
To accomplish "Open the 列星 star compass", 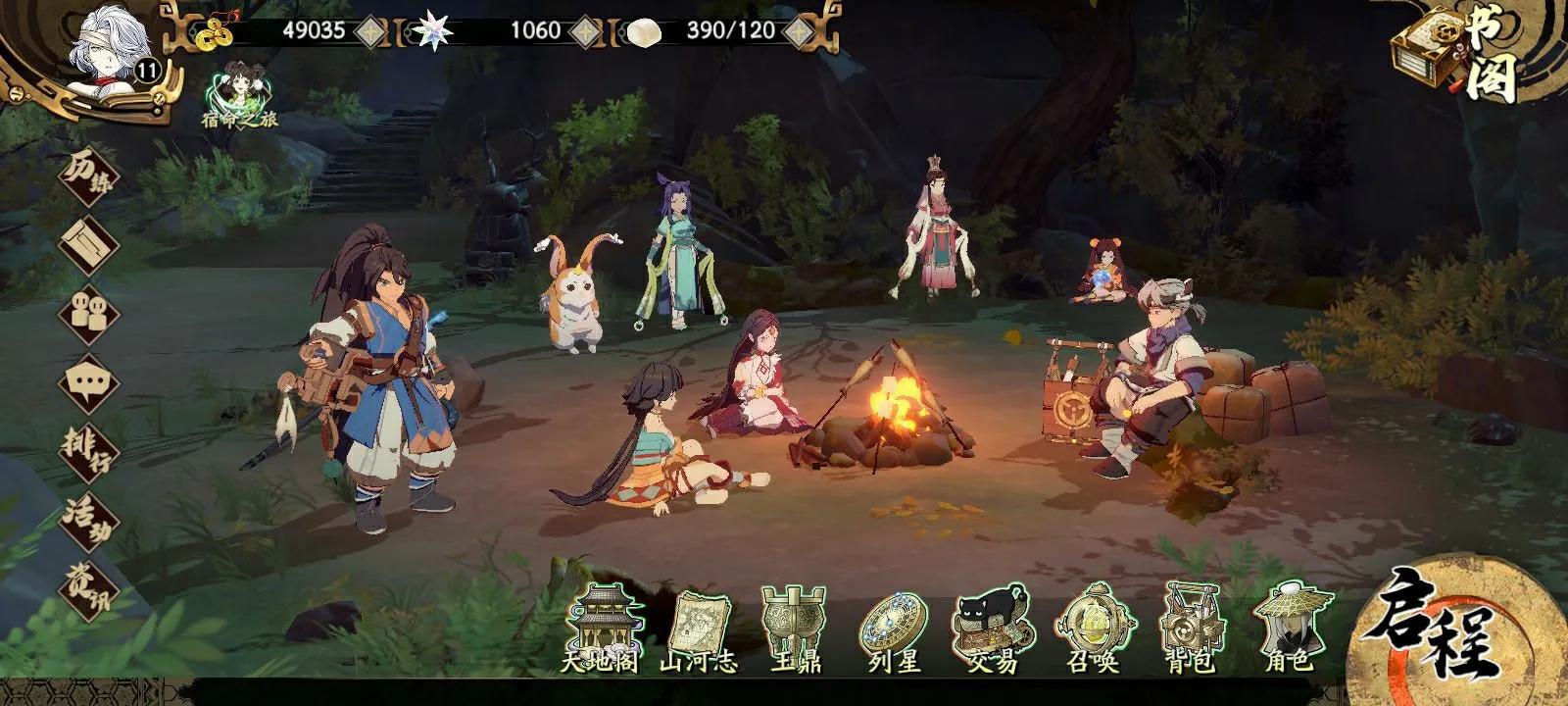I will 894,630.
